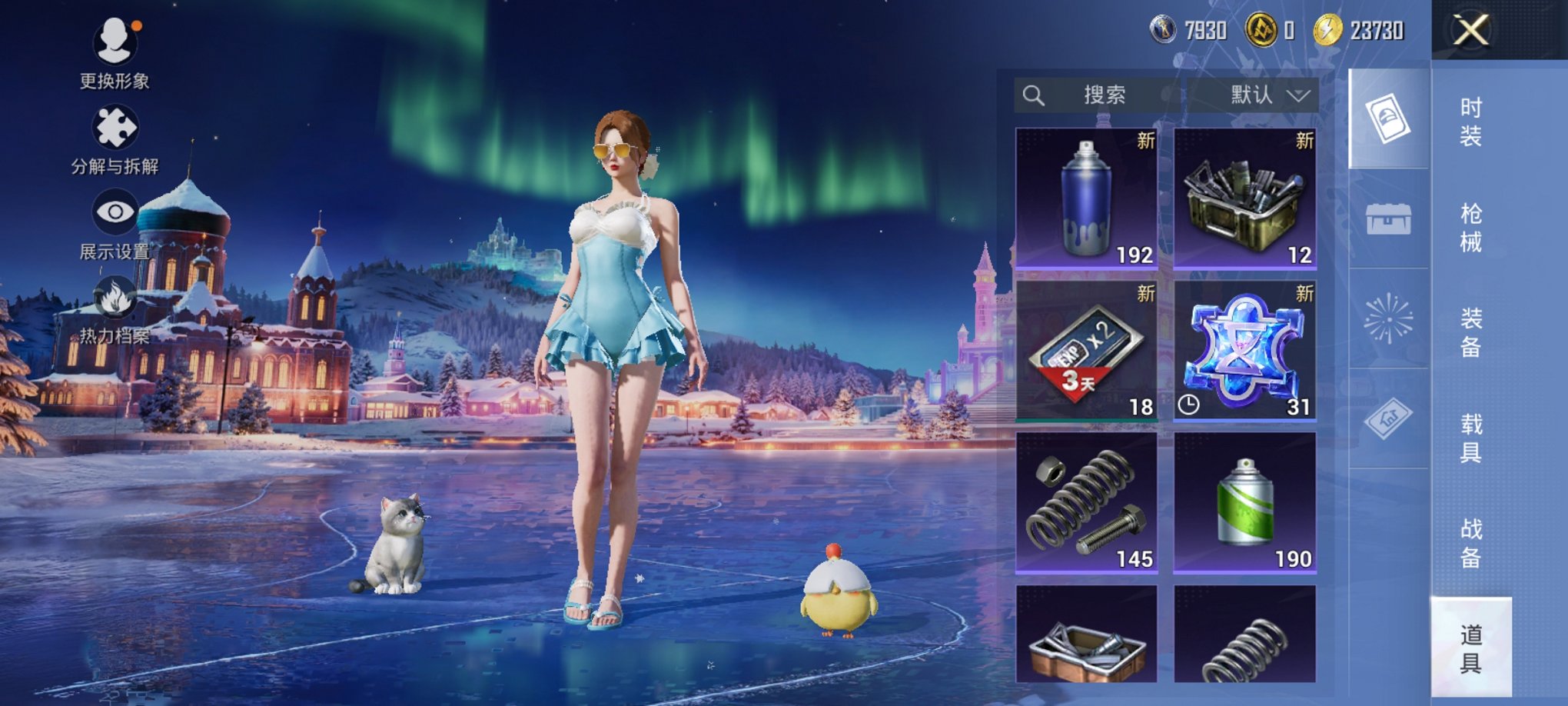The height and width of the screenshot is (706, 1568).
Task: Select the blue hourglass badge item
Action: click(1244, 350)
